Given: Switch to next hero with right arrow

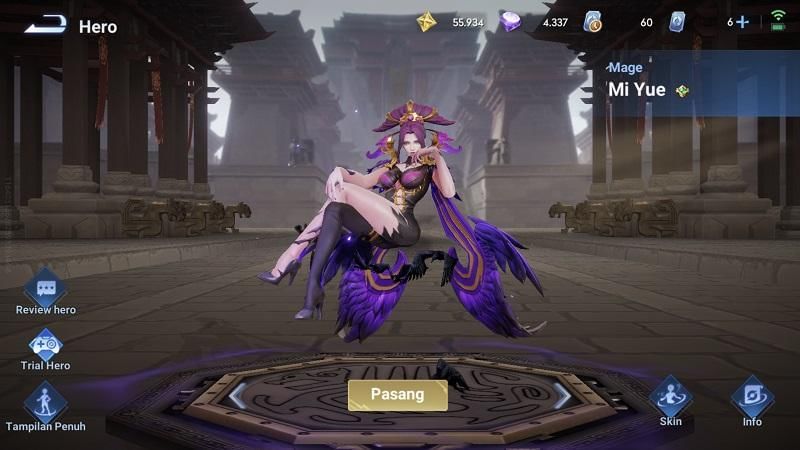Looking at the screenshot, I should click(563, 396).
